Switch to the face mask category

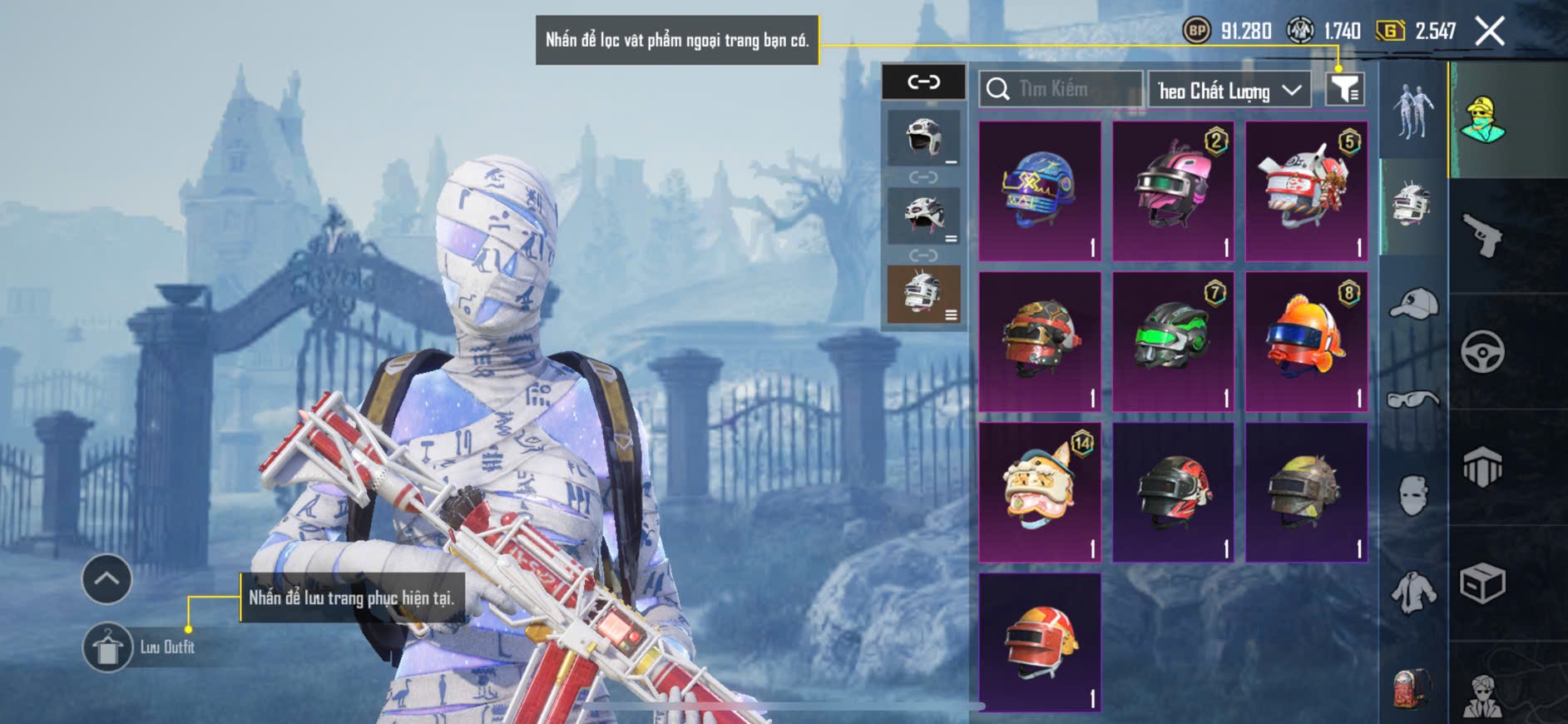click(x=1413, y=495)
